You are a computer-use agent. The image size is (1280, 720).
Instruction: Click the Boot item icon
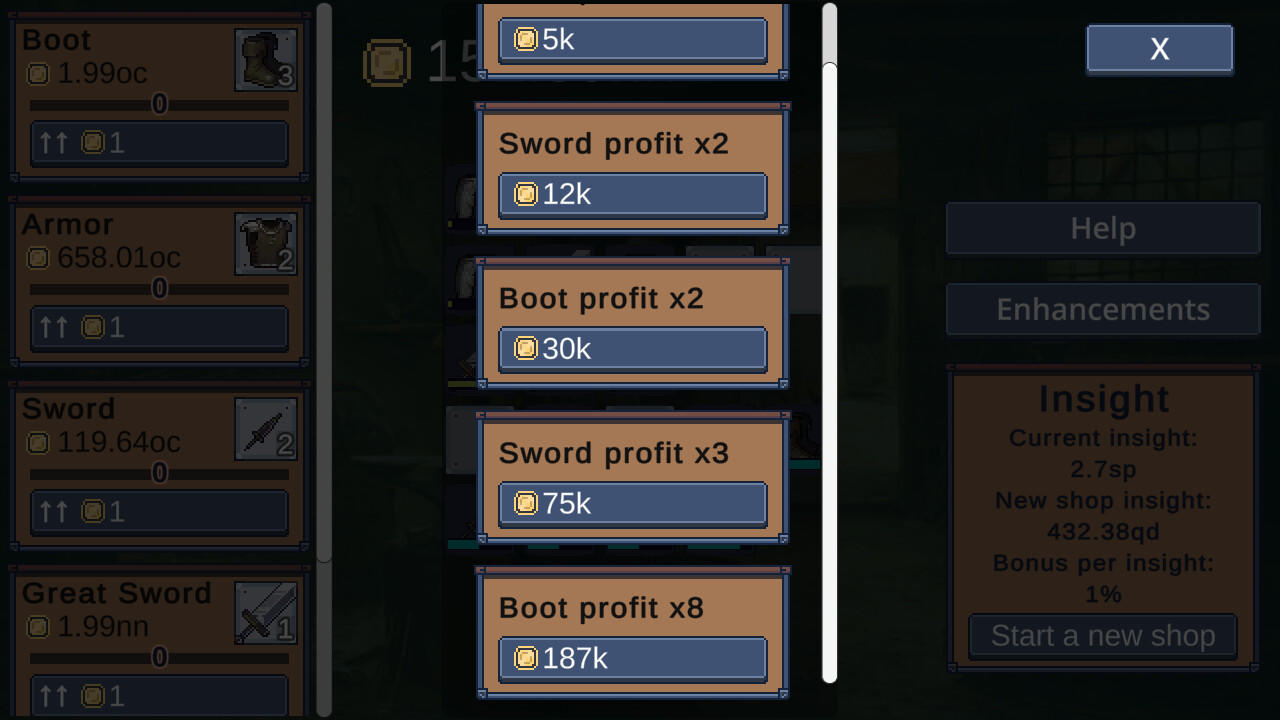click(x=265, y=58)
